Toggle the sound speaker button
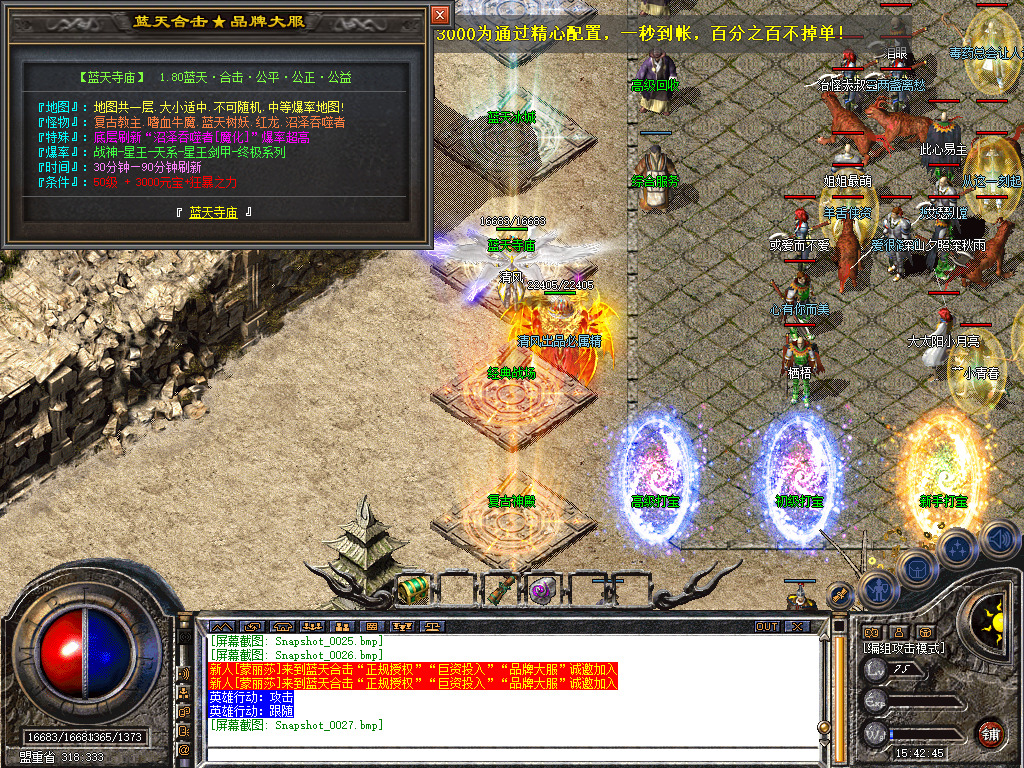 point(997,539)
